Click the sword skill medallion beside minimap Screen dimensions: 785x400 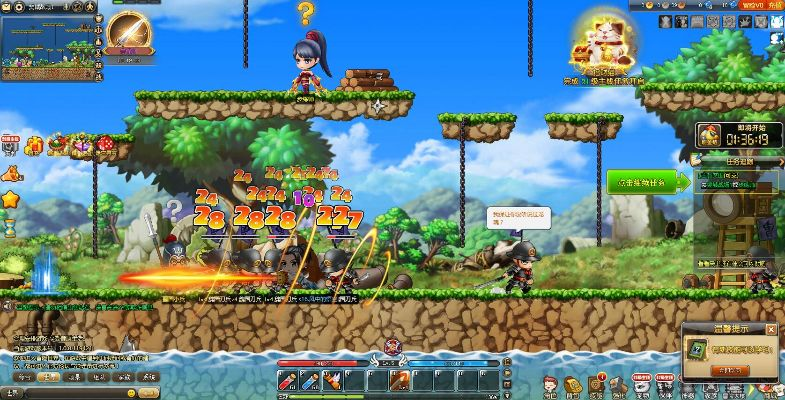click(127, 33)
